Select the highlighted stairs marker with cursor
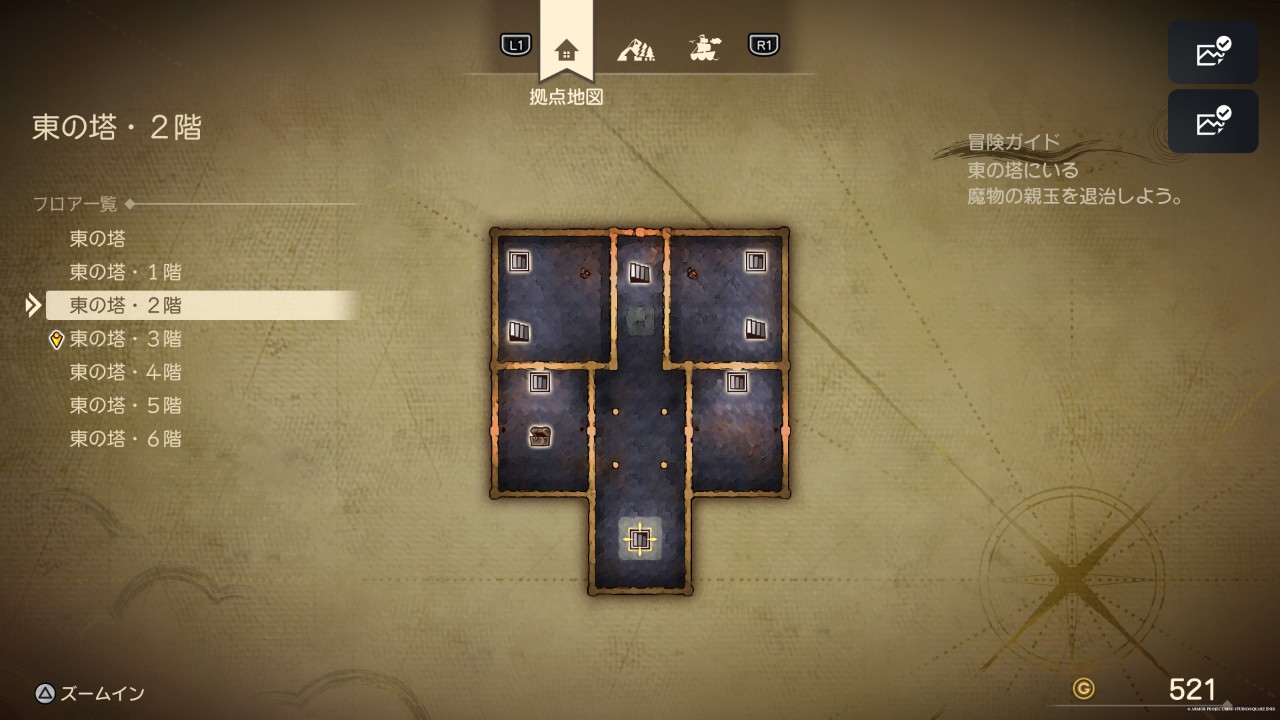1280x720 pixels. [640, 540]
